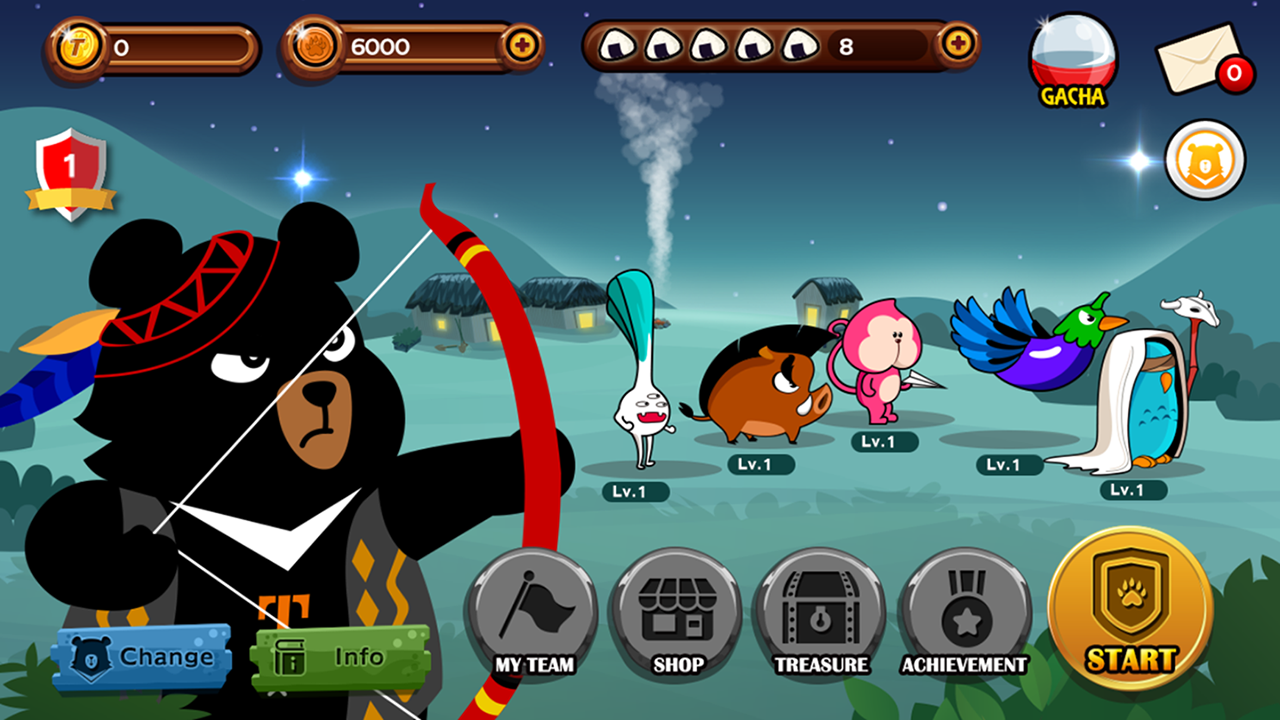Change the bear character
1280x720 pixels.
pos(143,659)
